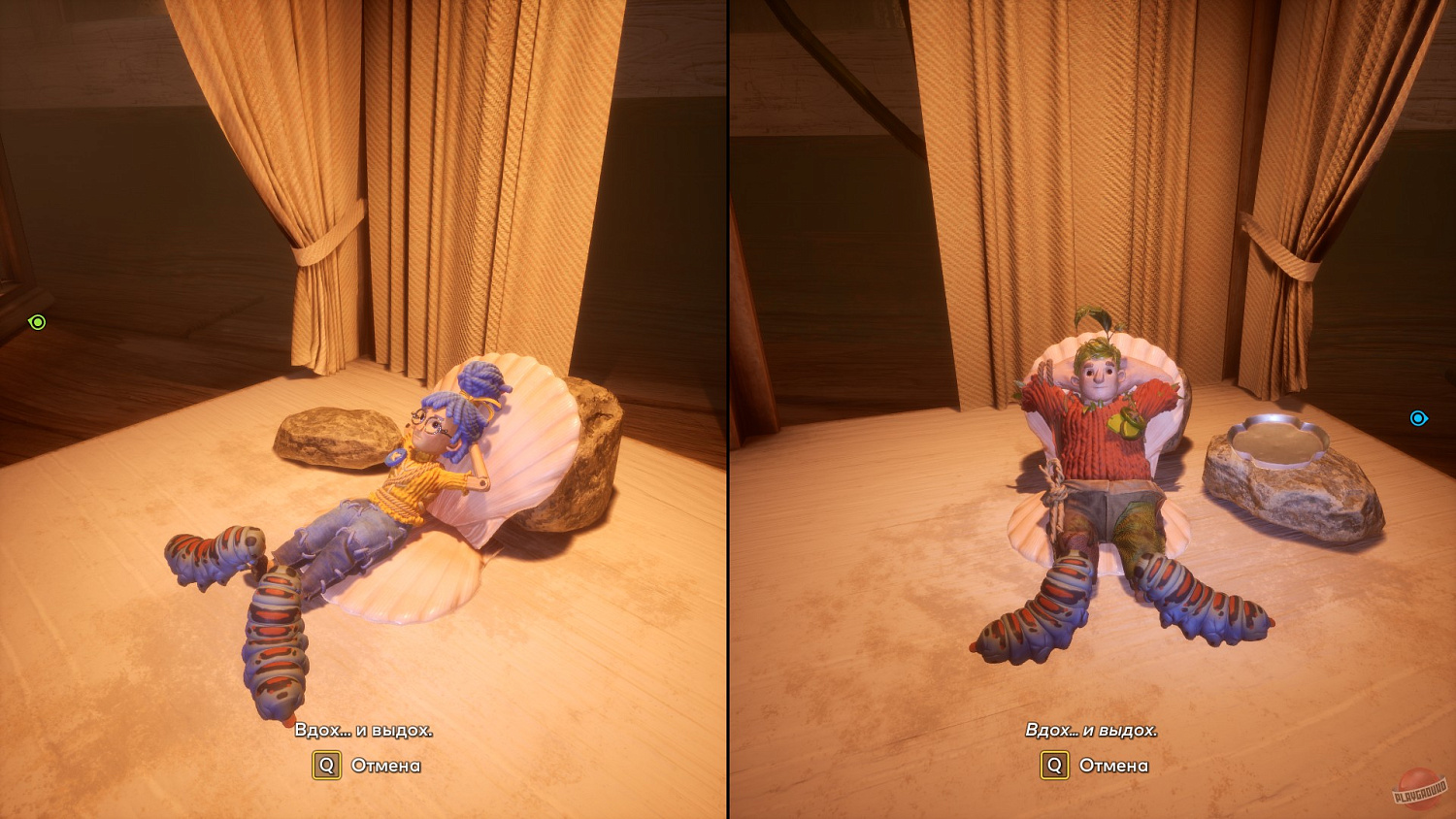Click the green player marker icon

[x=37, y=322]
